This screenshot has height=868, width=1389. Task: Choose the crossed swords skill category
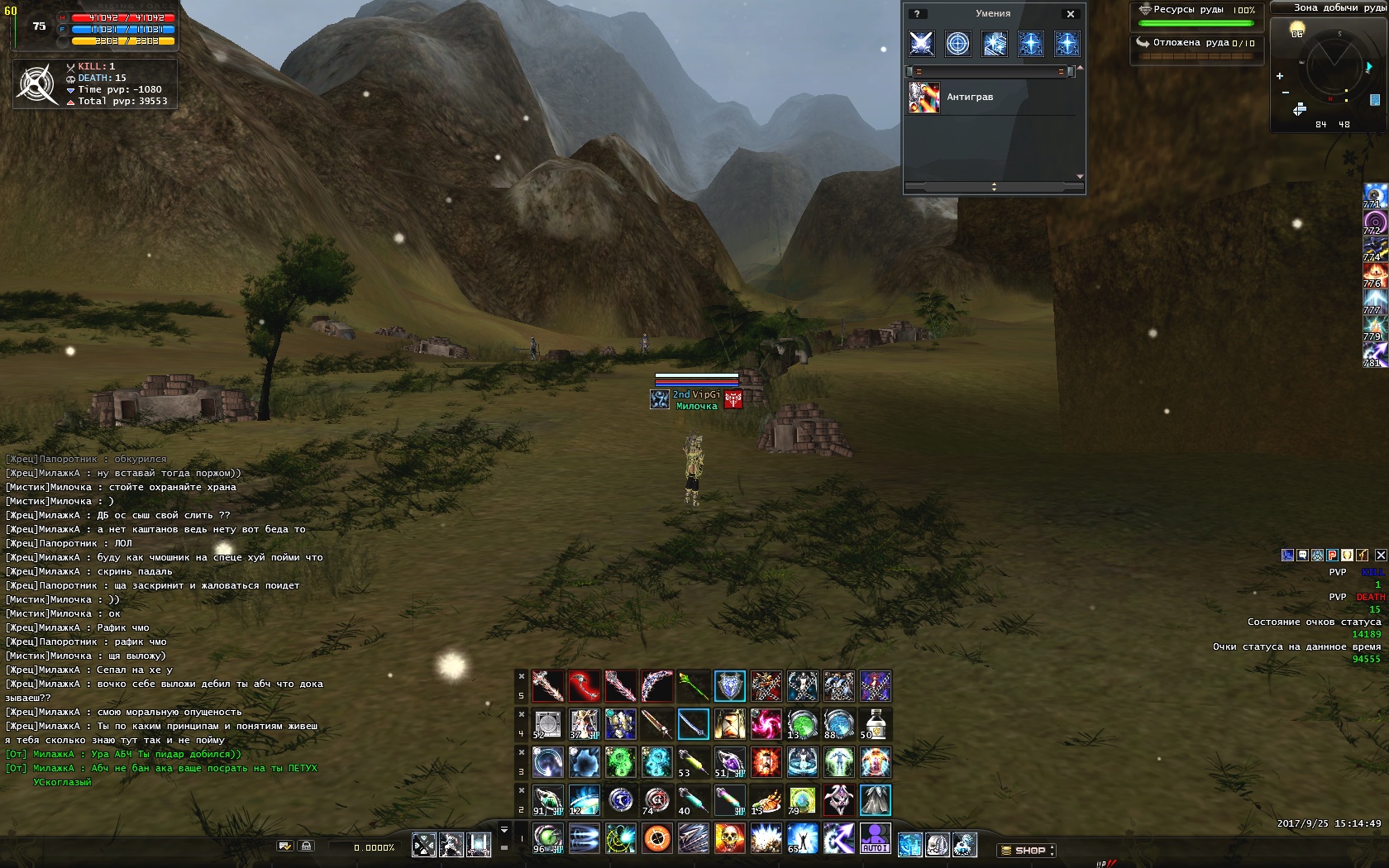coord(921,43)
